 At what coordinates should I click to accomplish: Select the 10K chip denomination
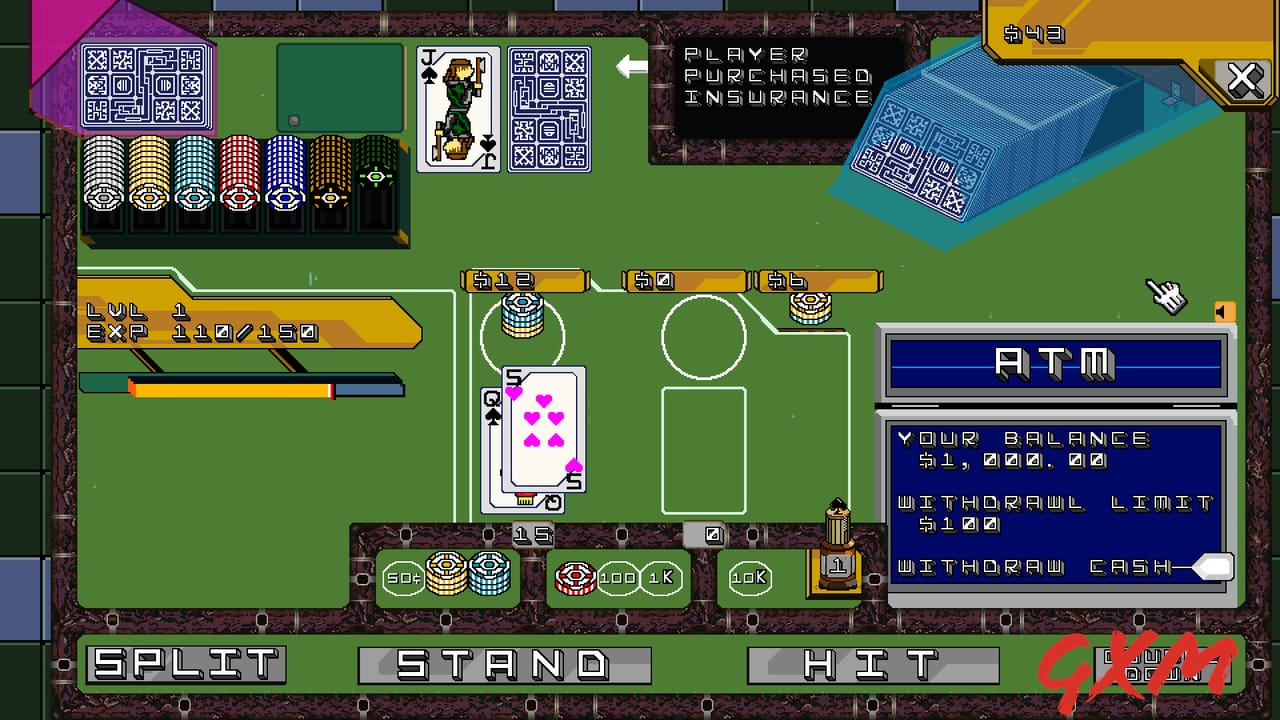pyautogui.click(x=748, y=577)
